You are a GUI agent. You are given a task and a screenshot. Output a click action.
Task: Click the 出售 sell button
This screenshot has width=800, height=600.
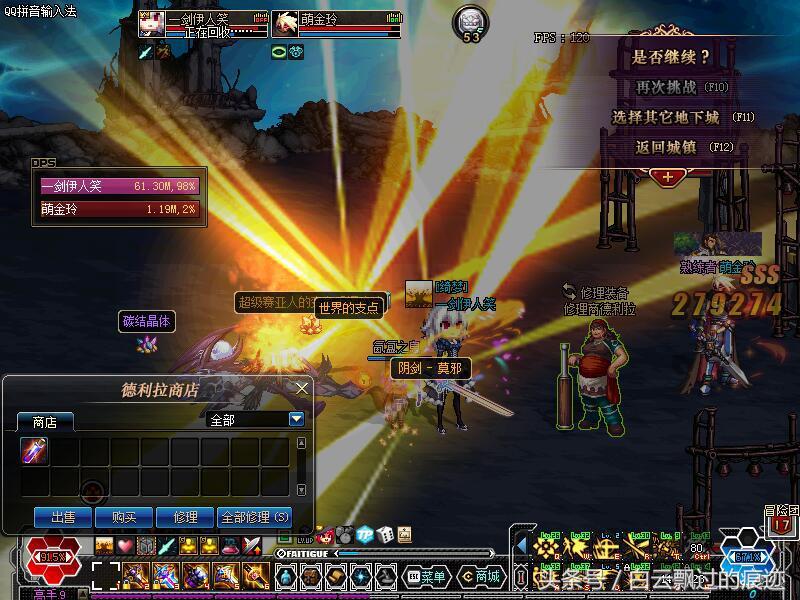point(63,517)
